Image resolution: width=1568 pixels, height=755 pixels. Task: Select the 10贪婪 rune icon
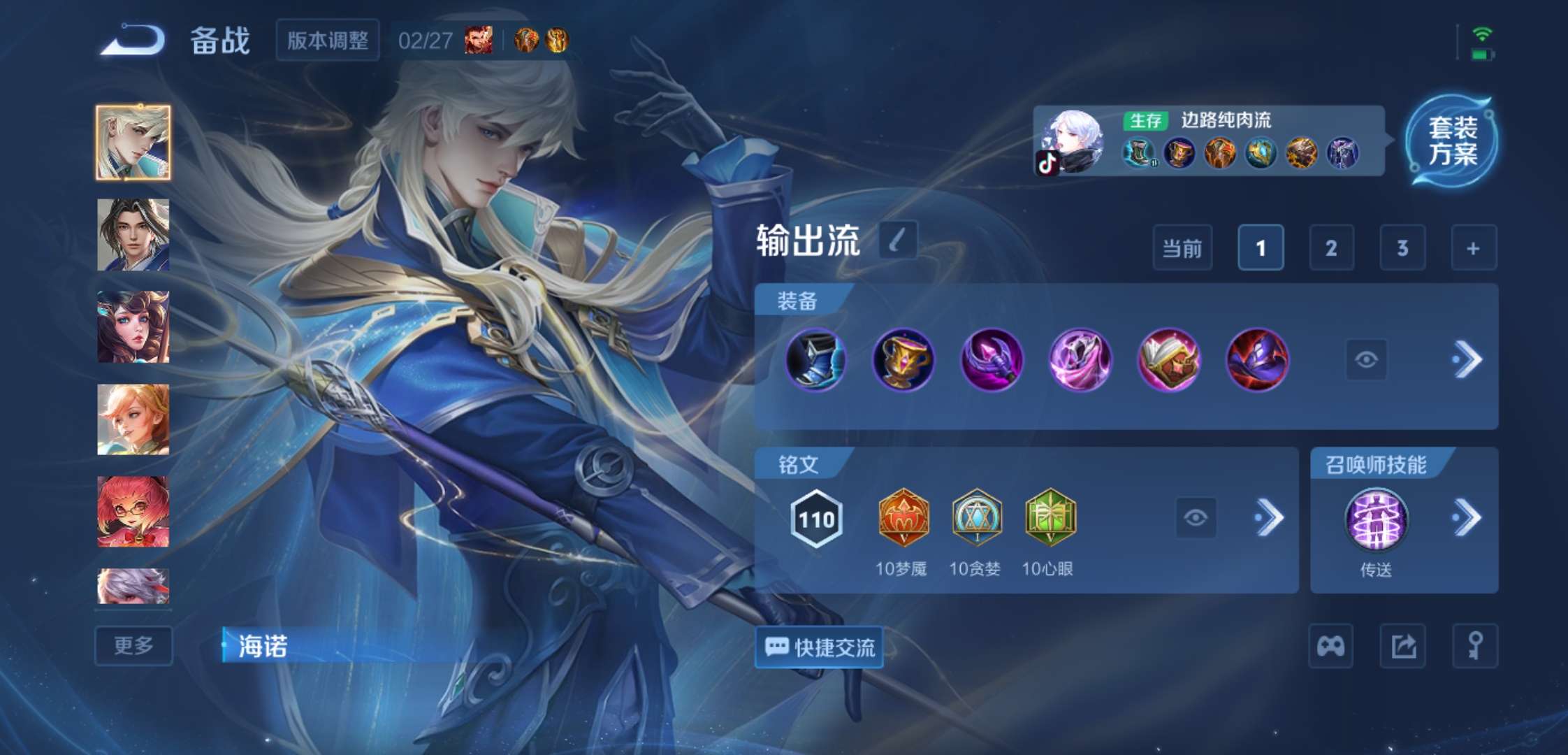(x=977, y=516)
